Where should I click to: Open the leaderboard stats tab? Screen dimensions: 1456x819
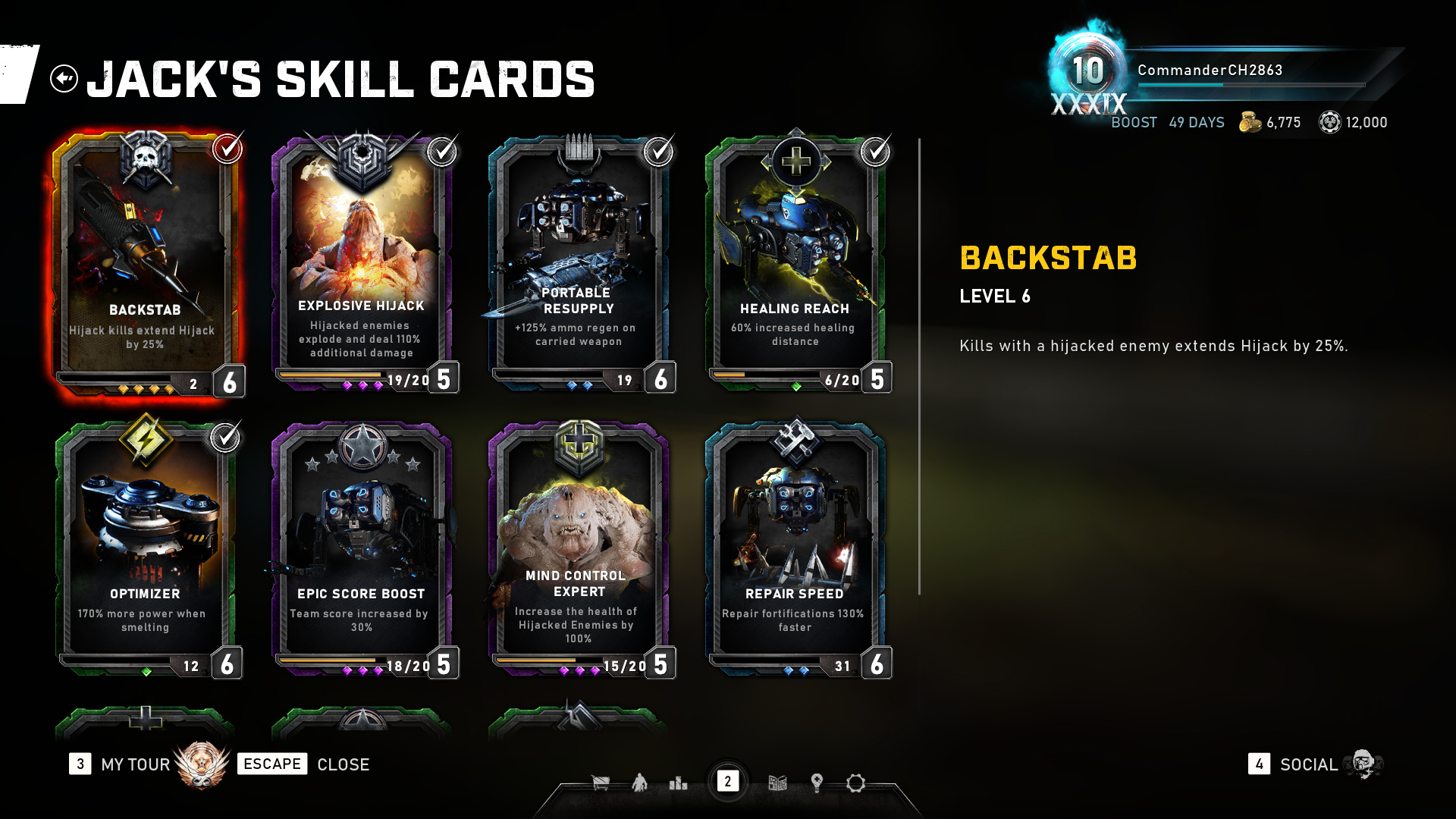coord(678,783)
